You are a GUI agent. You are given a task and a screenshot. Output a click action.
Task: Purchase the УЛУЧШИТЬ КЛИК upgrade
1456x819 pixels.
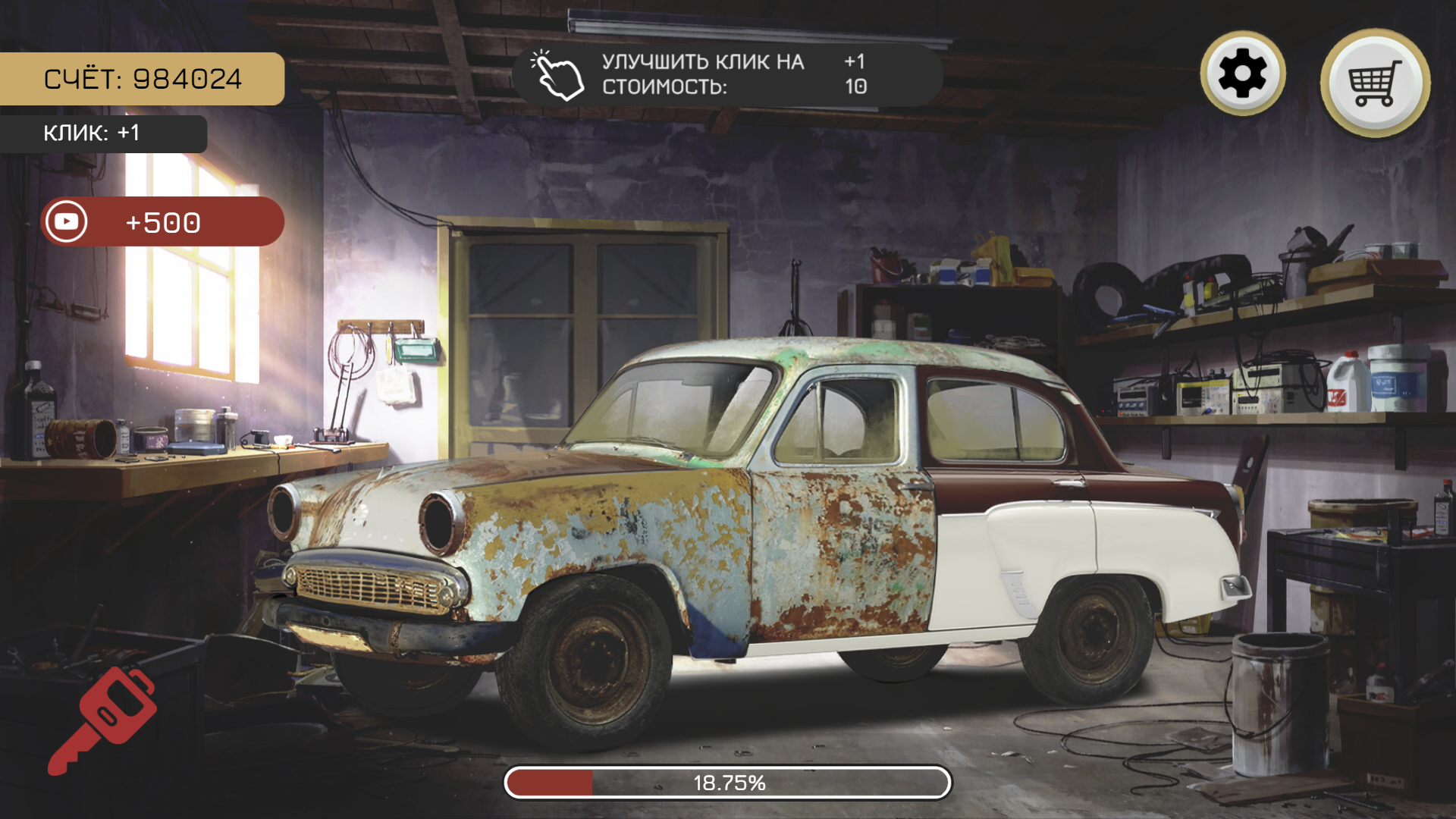point(724,76)
